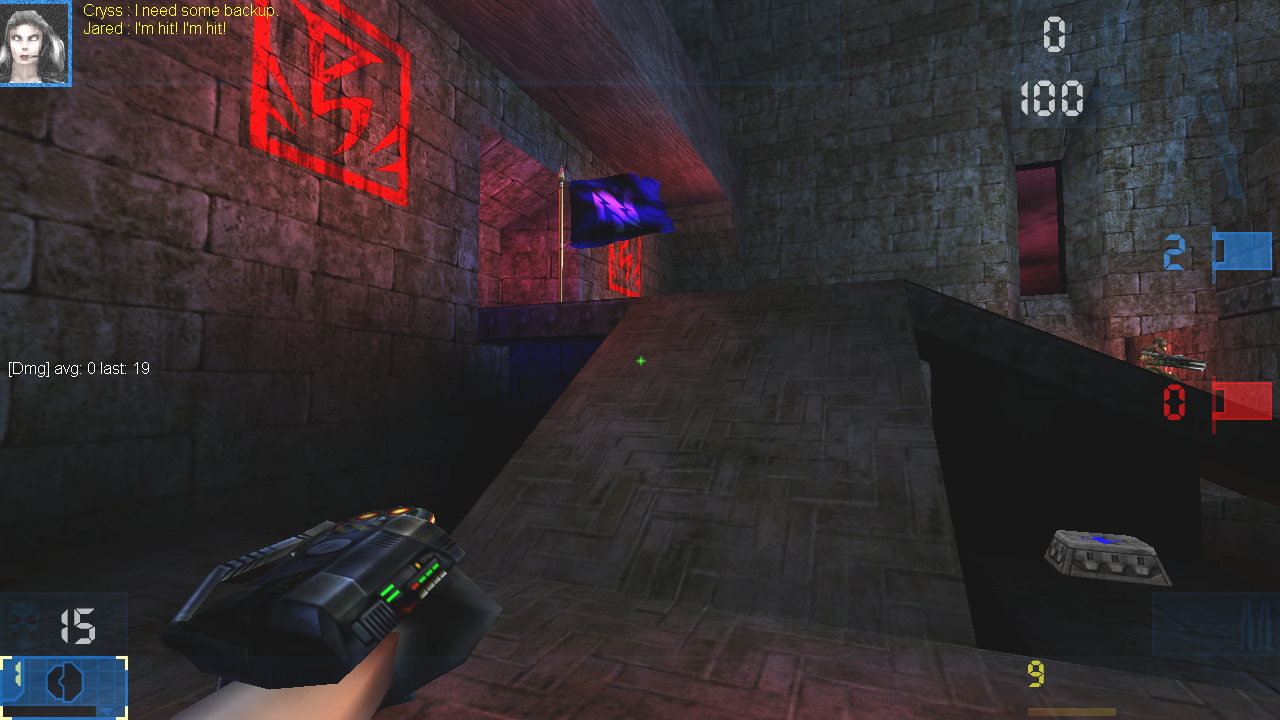Screen dimensions: 1280x720
Task: Toggle the green ammo pips in the weapon slot
Action: pos(17,672)
